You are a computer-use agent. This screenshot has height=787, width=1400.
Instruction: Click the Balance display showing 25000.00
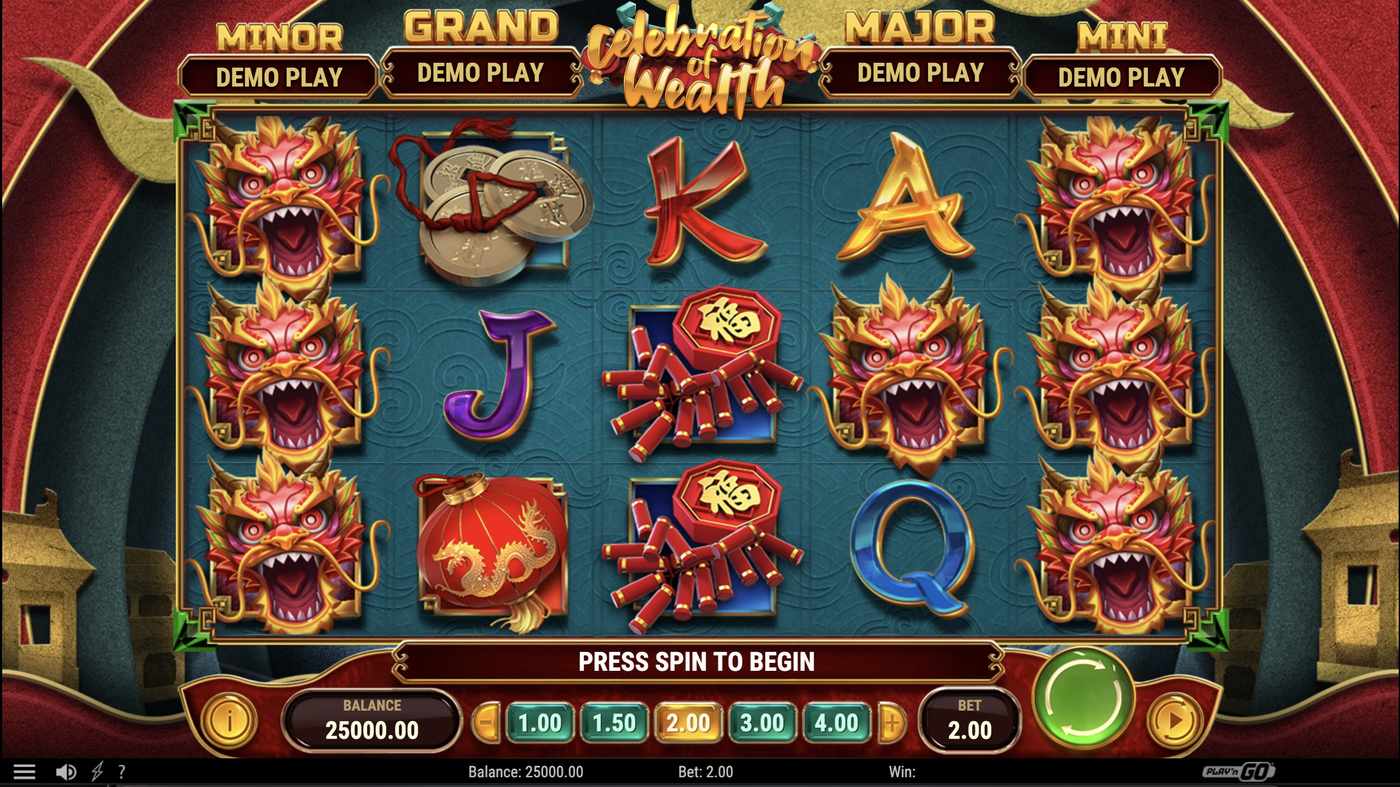coord(372,722)
